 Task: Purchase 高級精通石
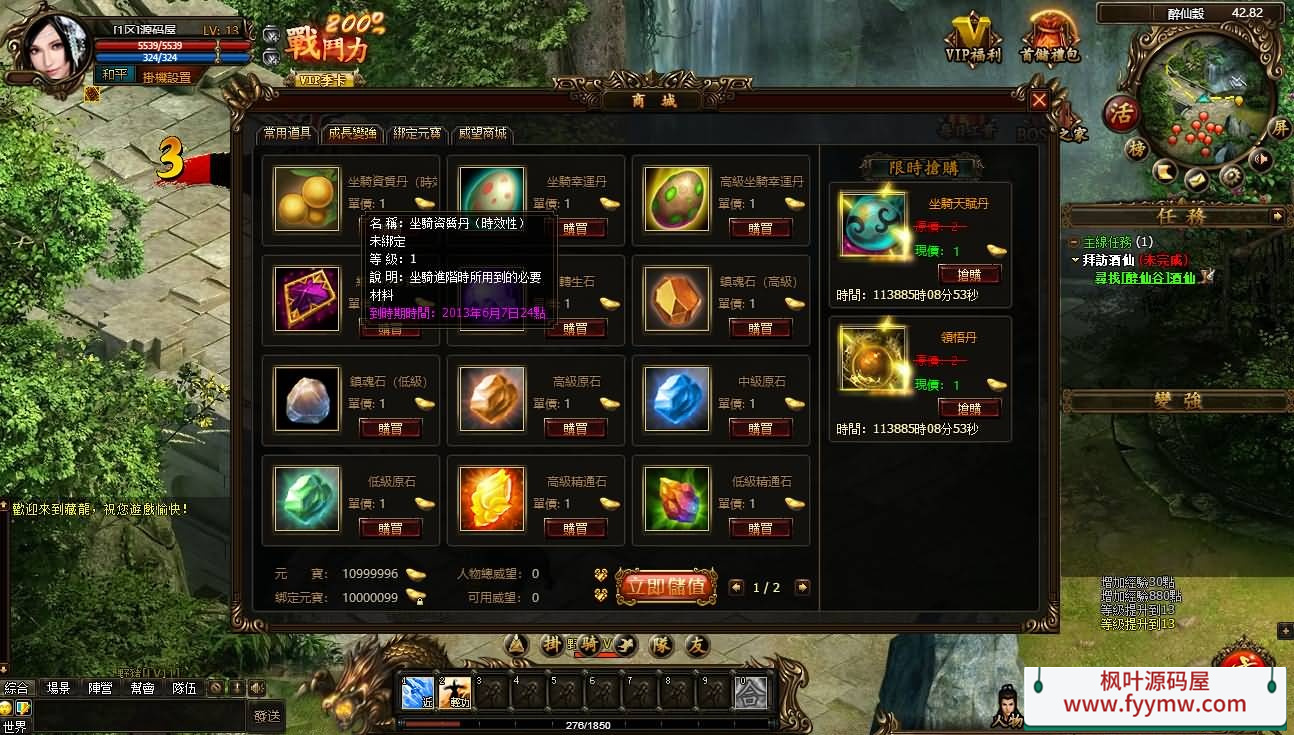pos(575,528)
